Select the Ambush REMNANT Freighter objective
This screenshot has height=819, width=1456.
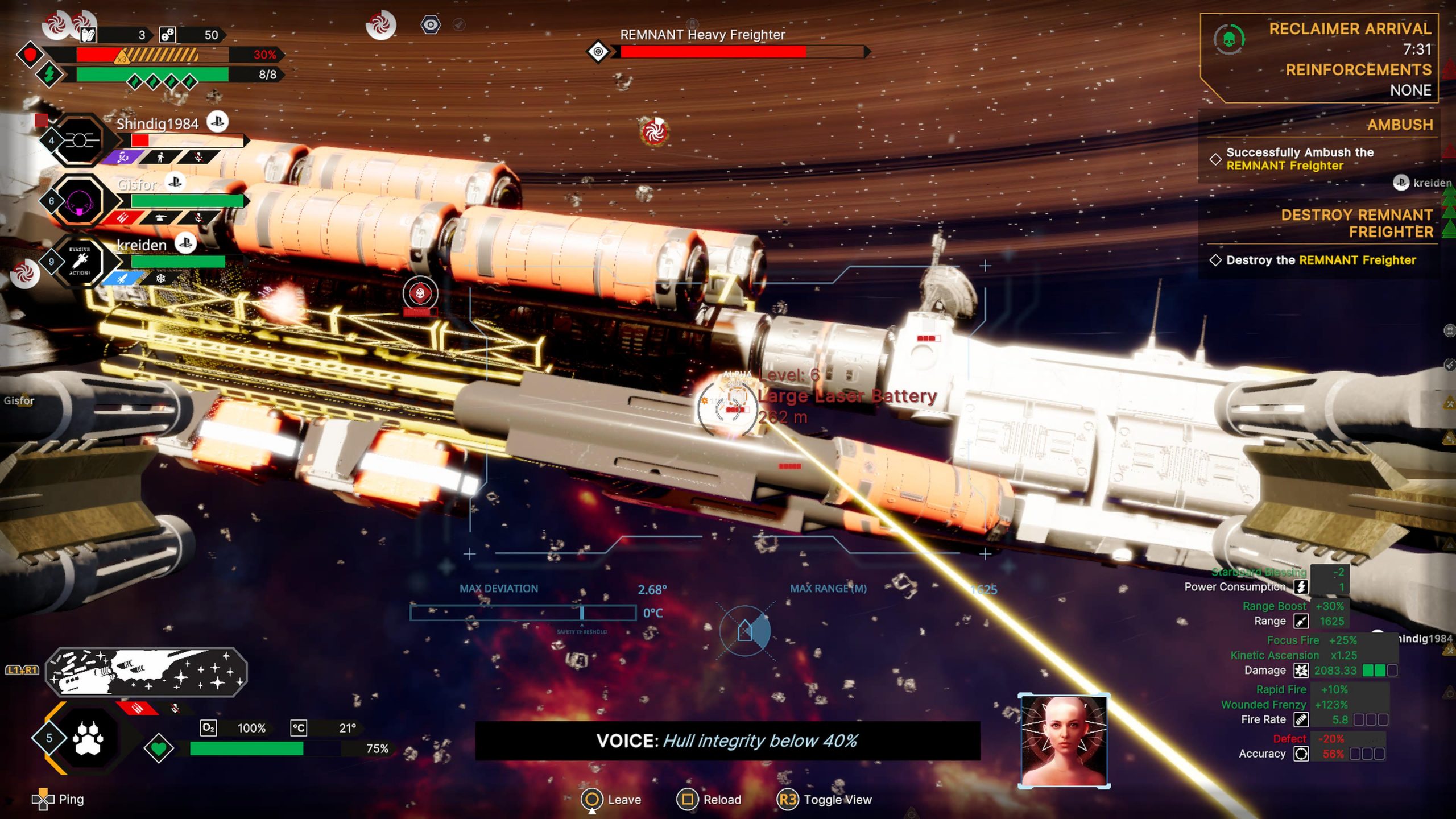pyautogui.click(x=1299, y=159)
